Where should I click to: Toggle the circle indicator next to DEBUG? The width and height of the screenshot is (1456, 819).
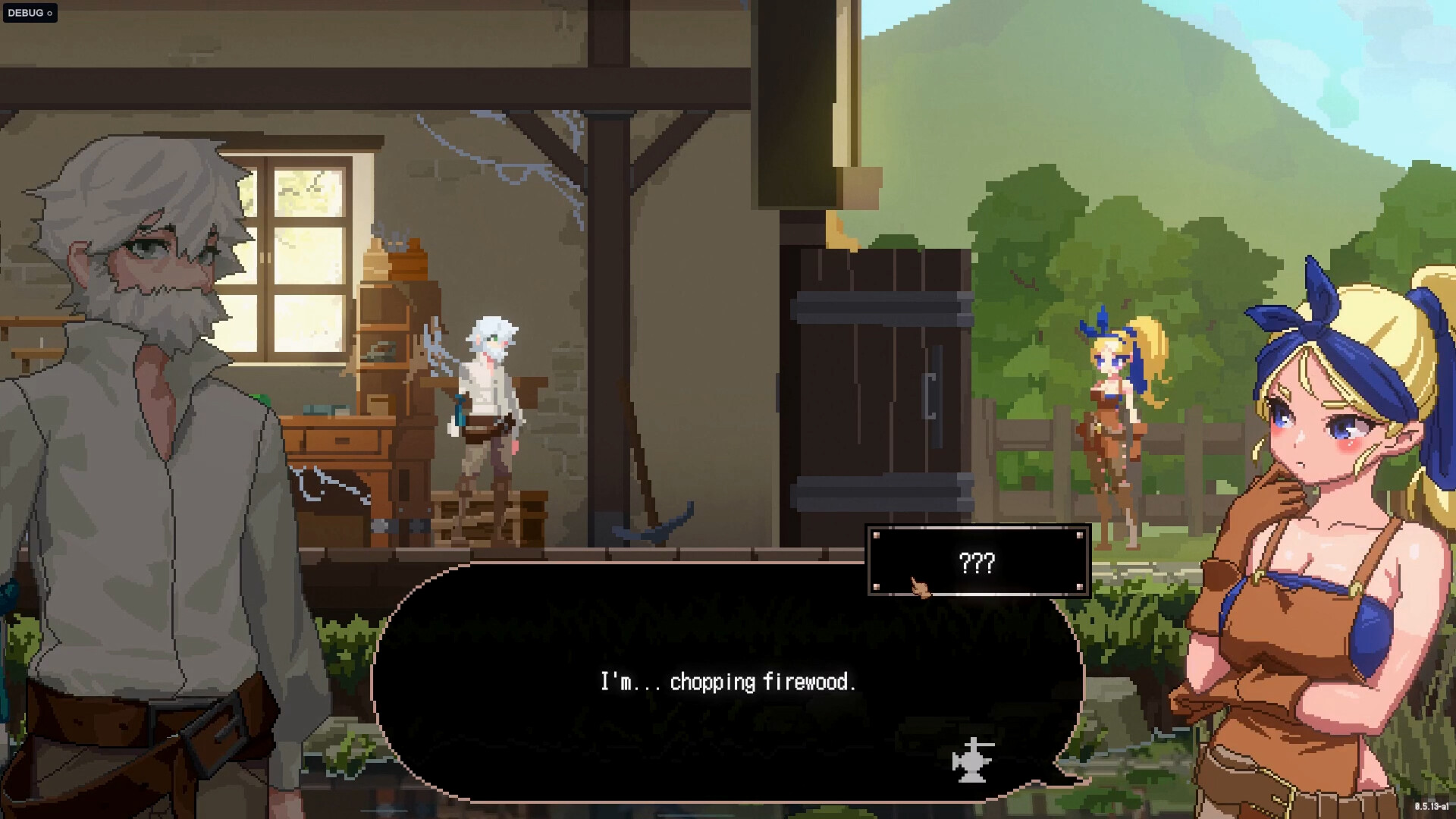click(51, 12)
